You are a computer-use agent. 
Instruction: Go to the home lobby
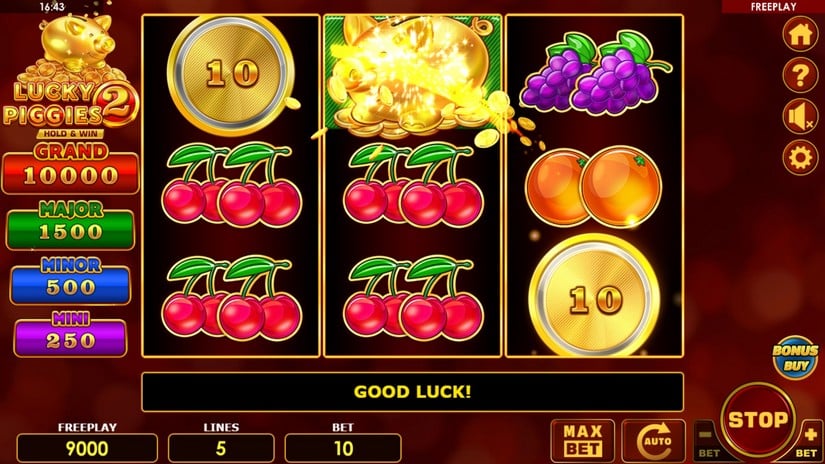point(799,34)
